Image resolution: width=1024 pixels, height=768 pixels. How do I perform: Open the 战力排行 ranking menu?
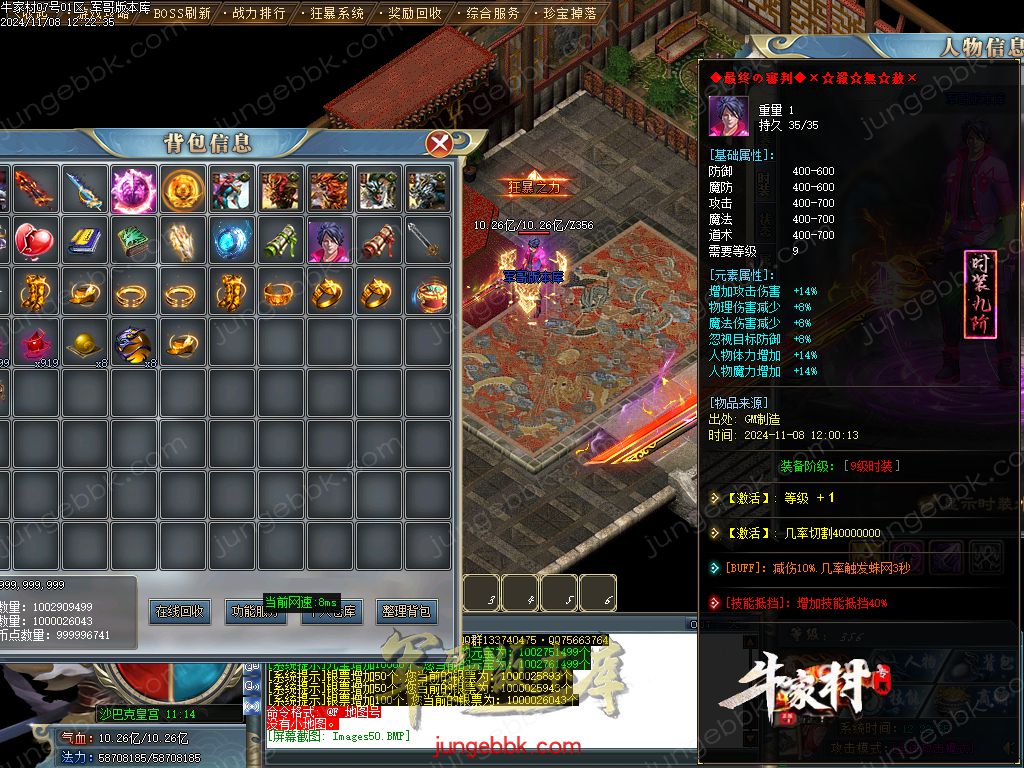(258, 14)
